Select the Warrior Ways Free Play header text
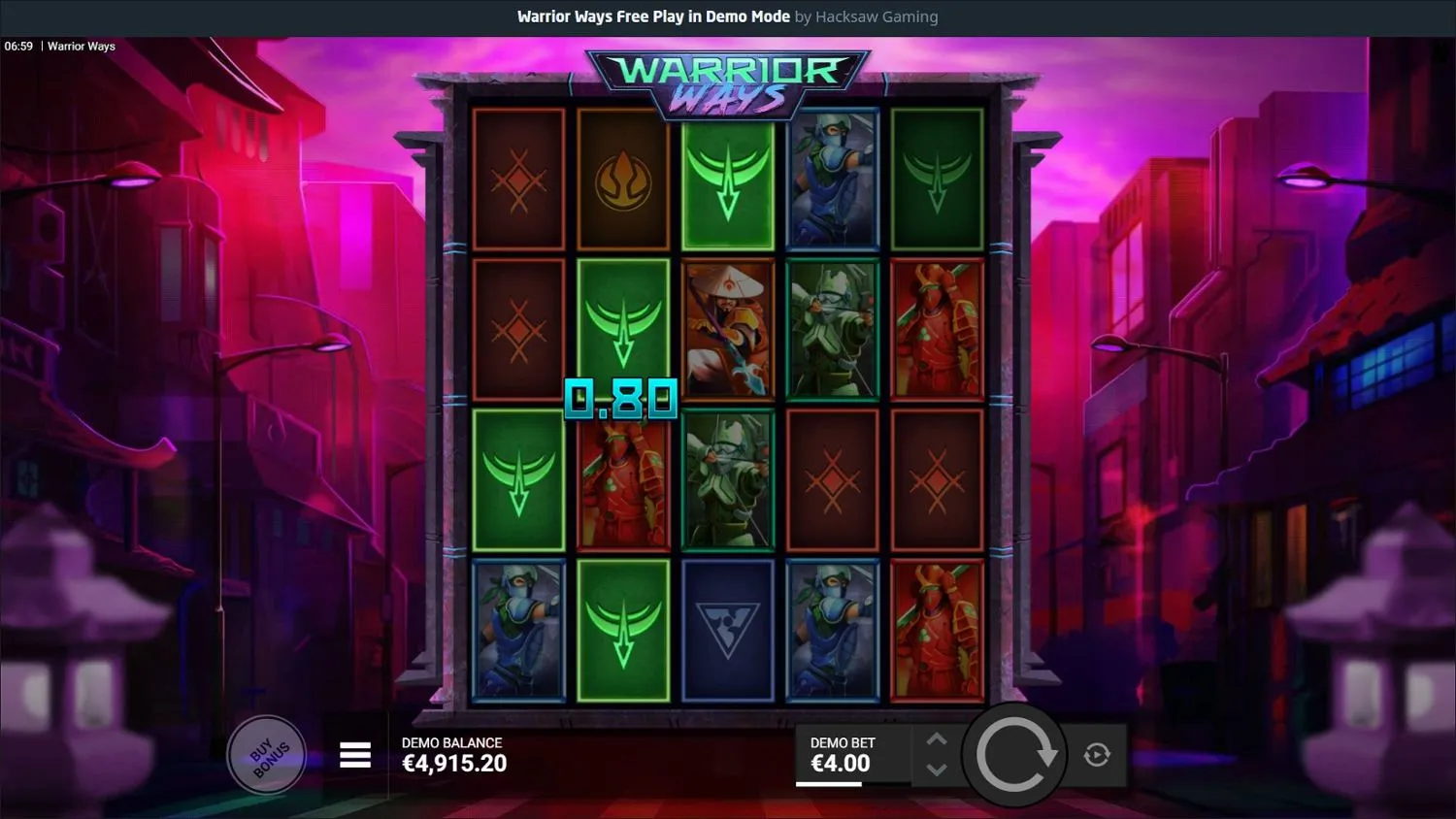Screen dimensions: 1456x819 point(653,16)
